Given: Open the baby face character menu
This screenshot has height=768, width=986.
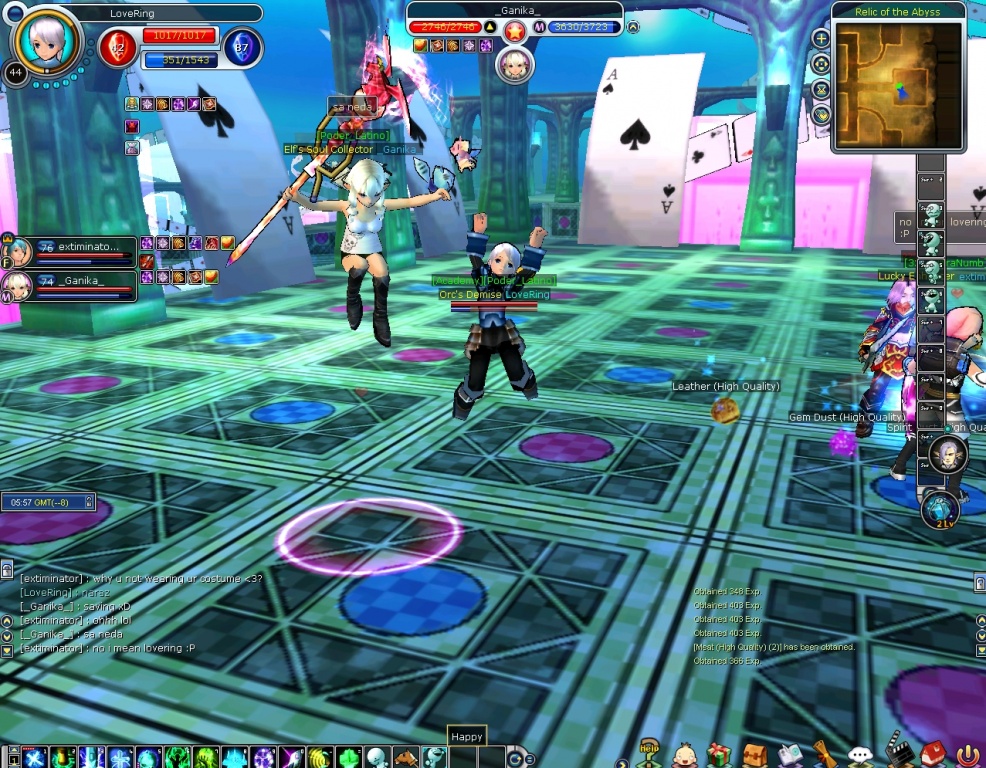Looking at the screenshot, I should [x=684, y=754].
